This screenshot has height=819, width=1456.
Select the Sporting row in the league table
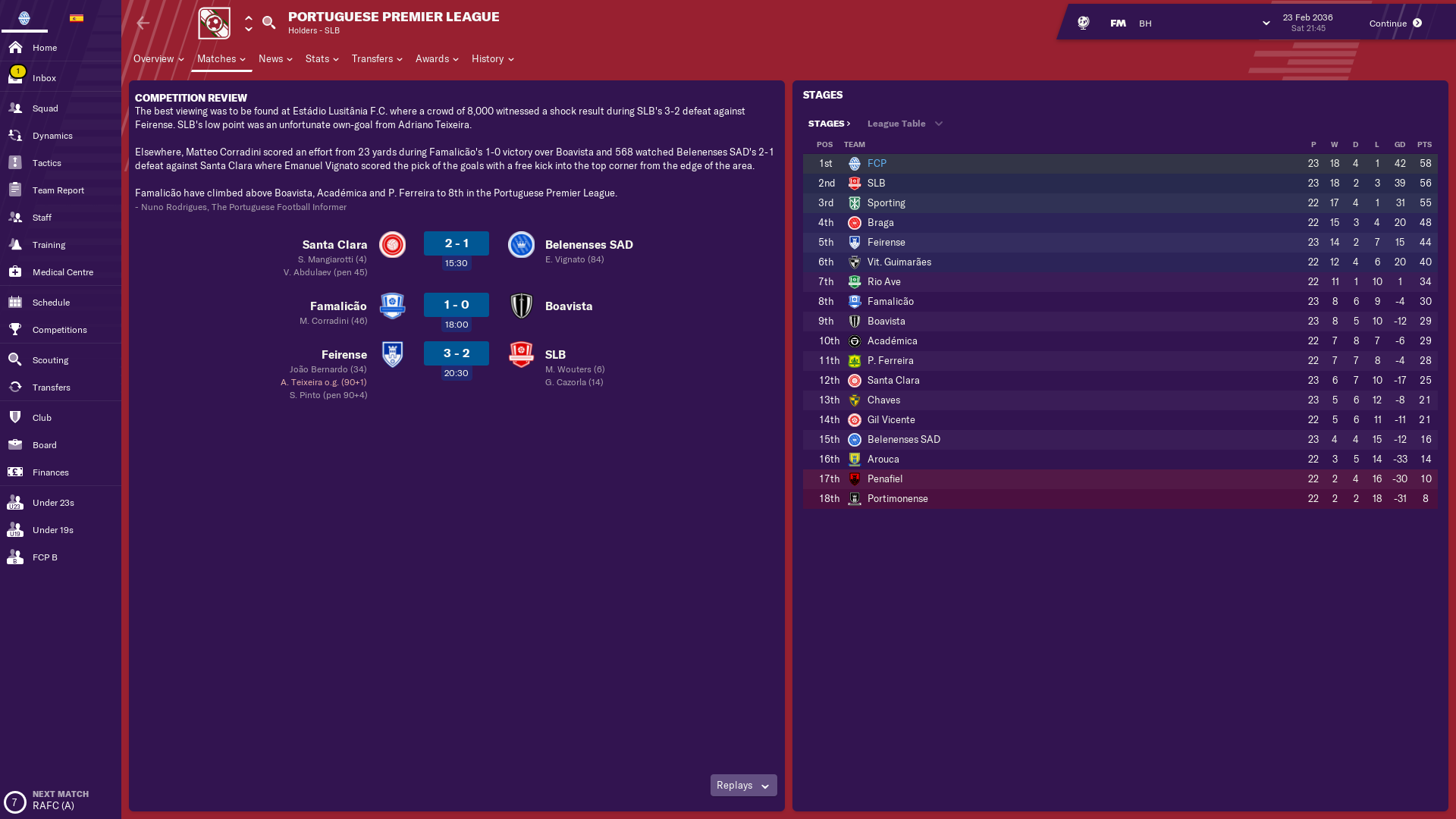[886, 203]
